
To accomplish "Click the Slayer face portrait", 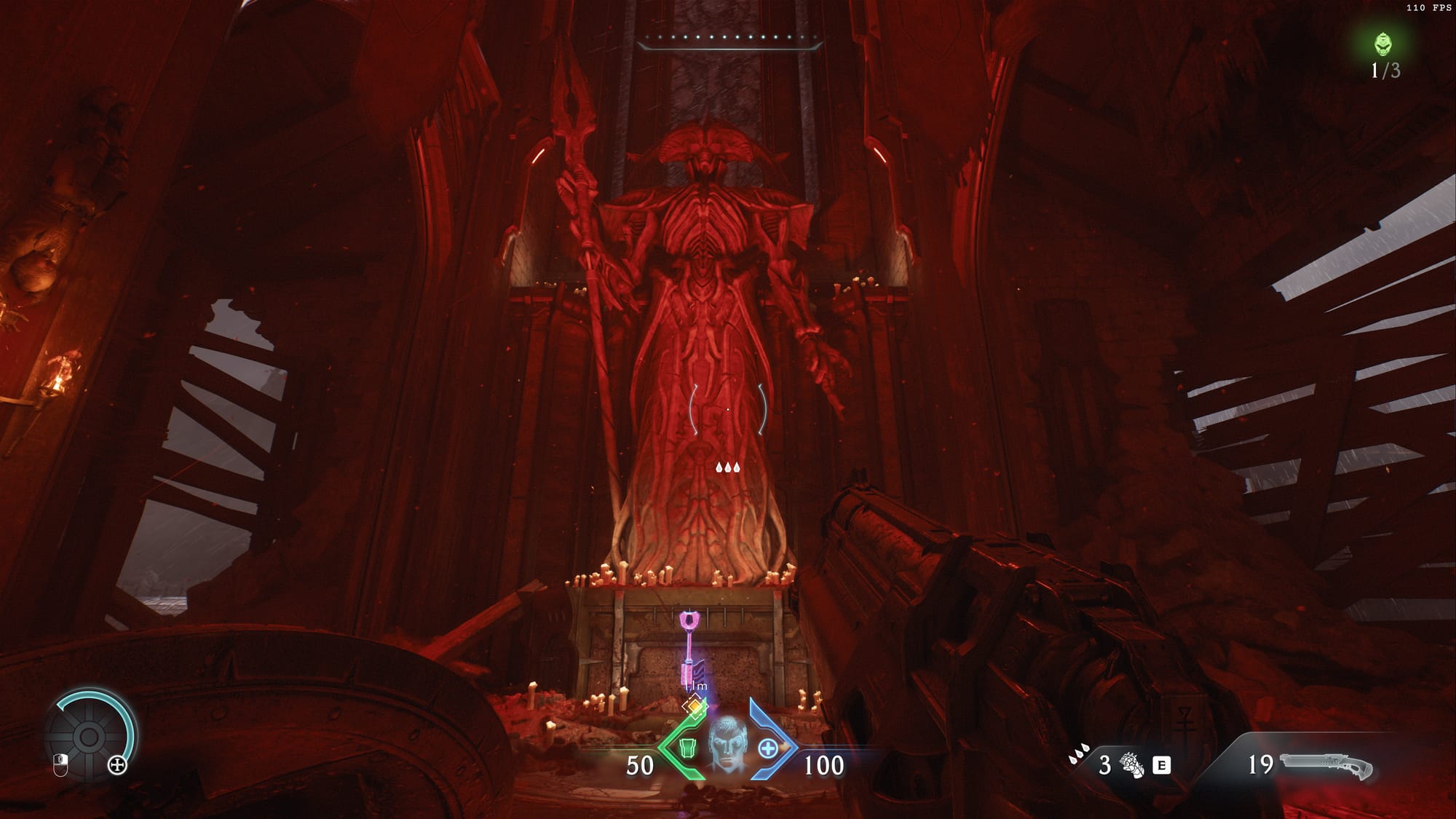I will click(727, 743).
